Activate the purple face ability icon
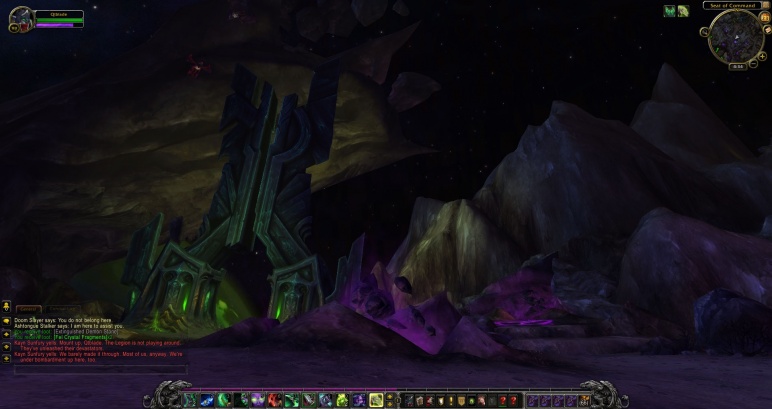Screen dimensions: 772x409 point(257,400)
